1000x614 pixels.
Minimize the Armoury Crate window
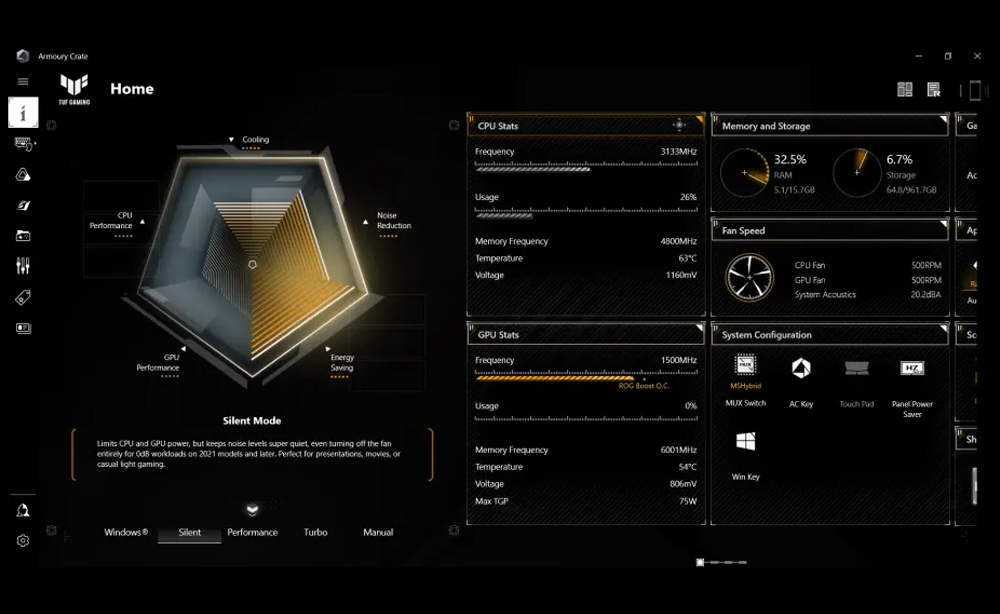point(919,56)
